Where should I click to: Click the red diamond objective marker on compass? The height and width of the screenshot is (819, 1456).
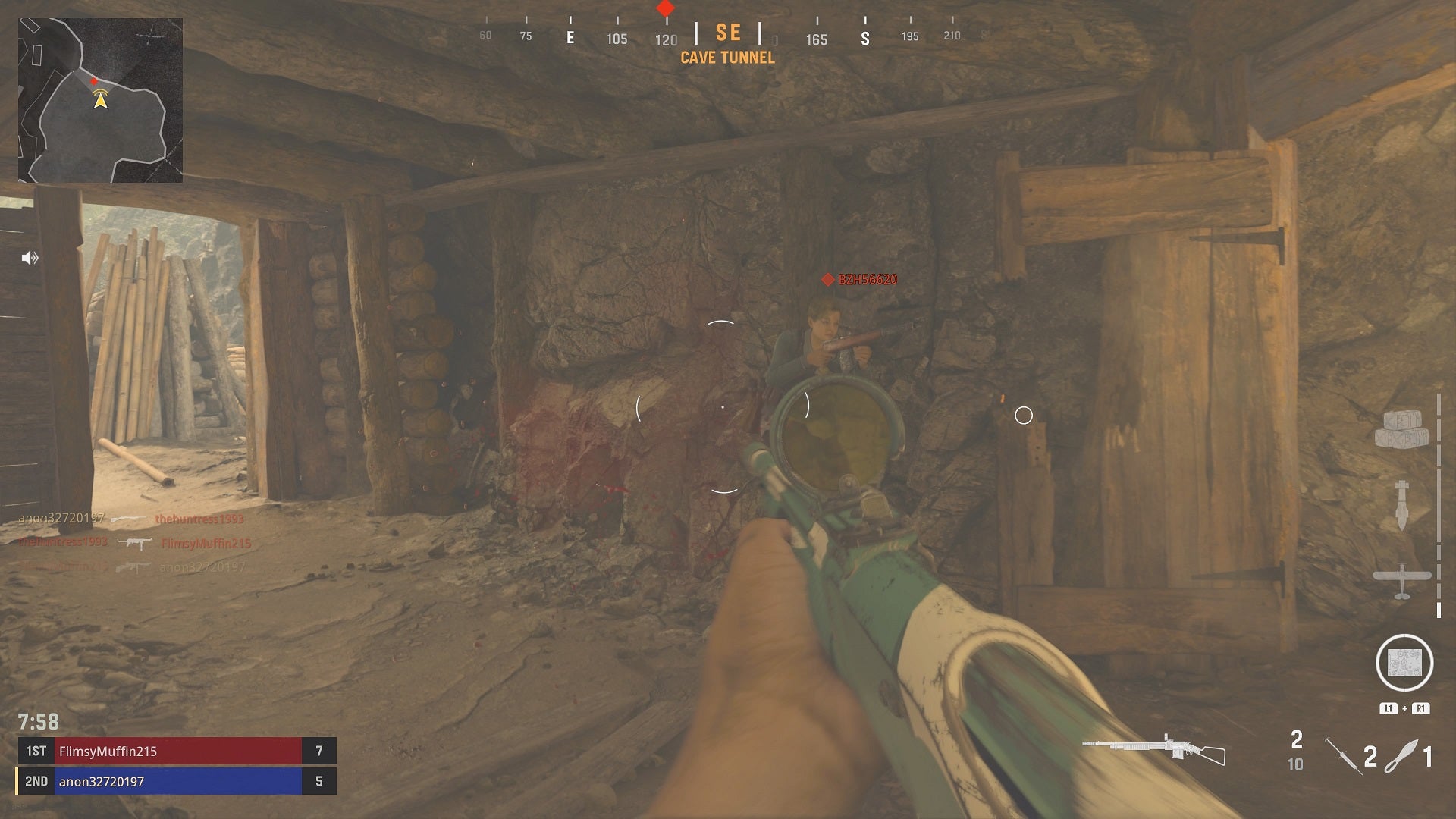664,7
